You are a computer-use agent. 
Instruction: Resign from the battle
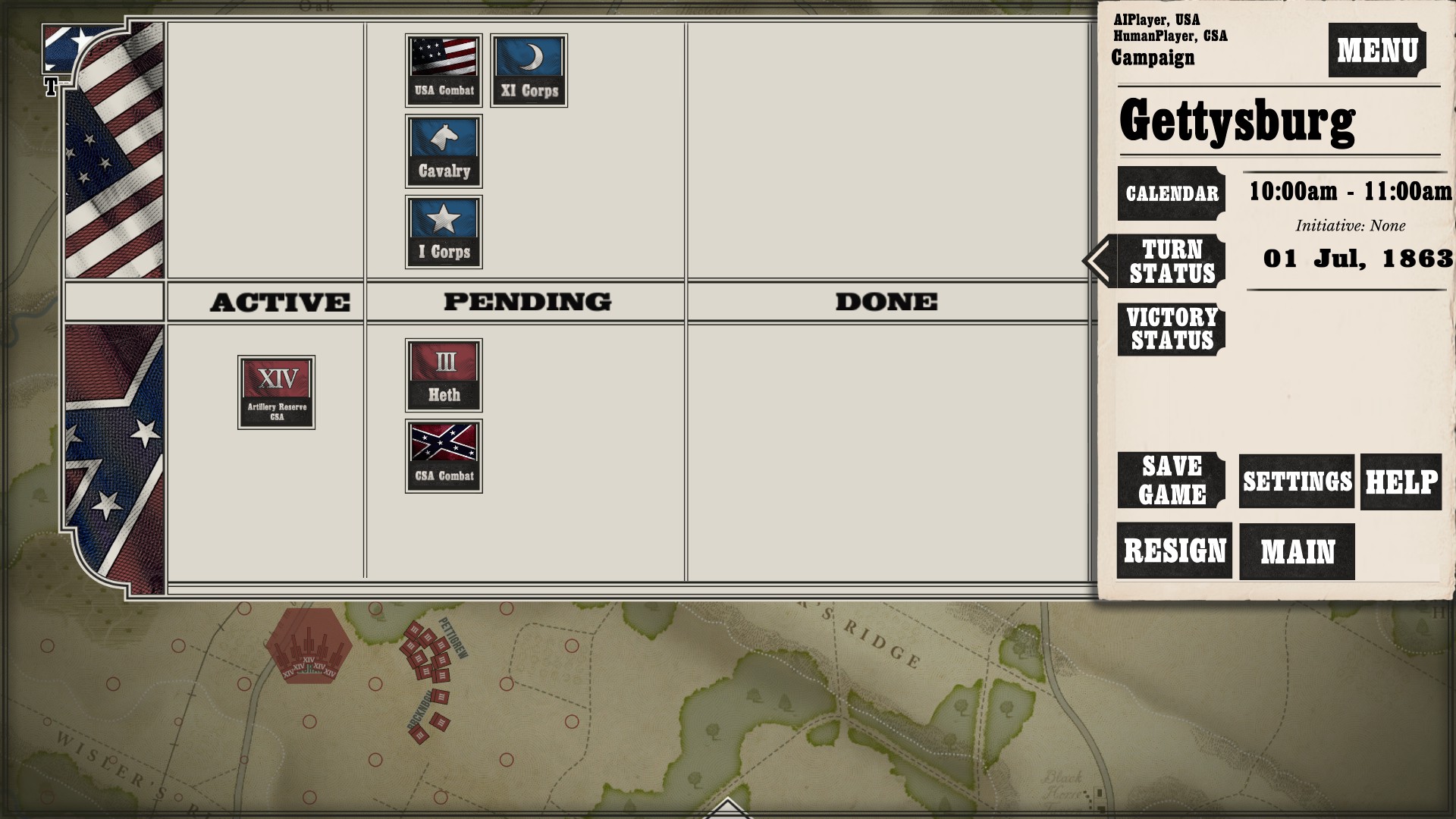[1174, 551]
